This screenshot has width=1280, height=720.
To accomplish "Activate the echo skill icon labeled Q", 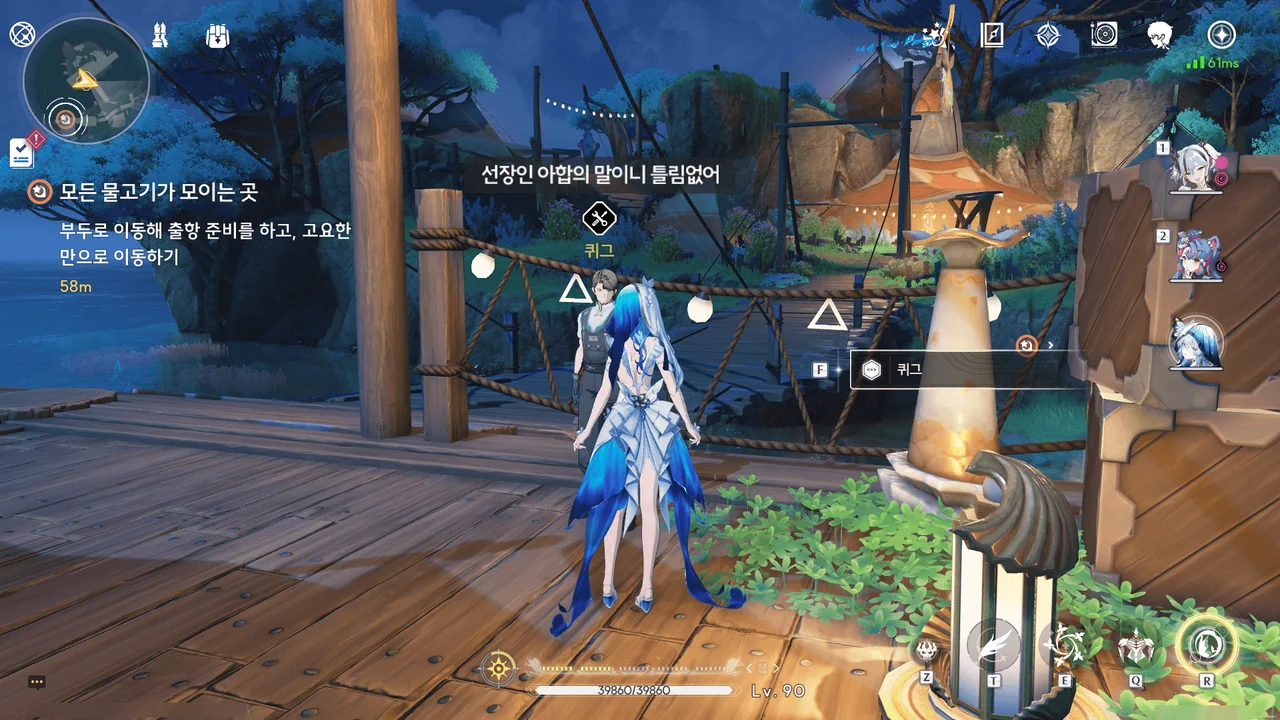I will (1135, 649).
